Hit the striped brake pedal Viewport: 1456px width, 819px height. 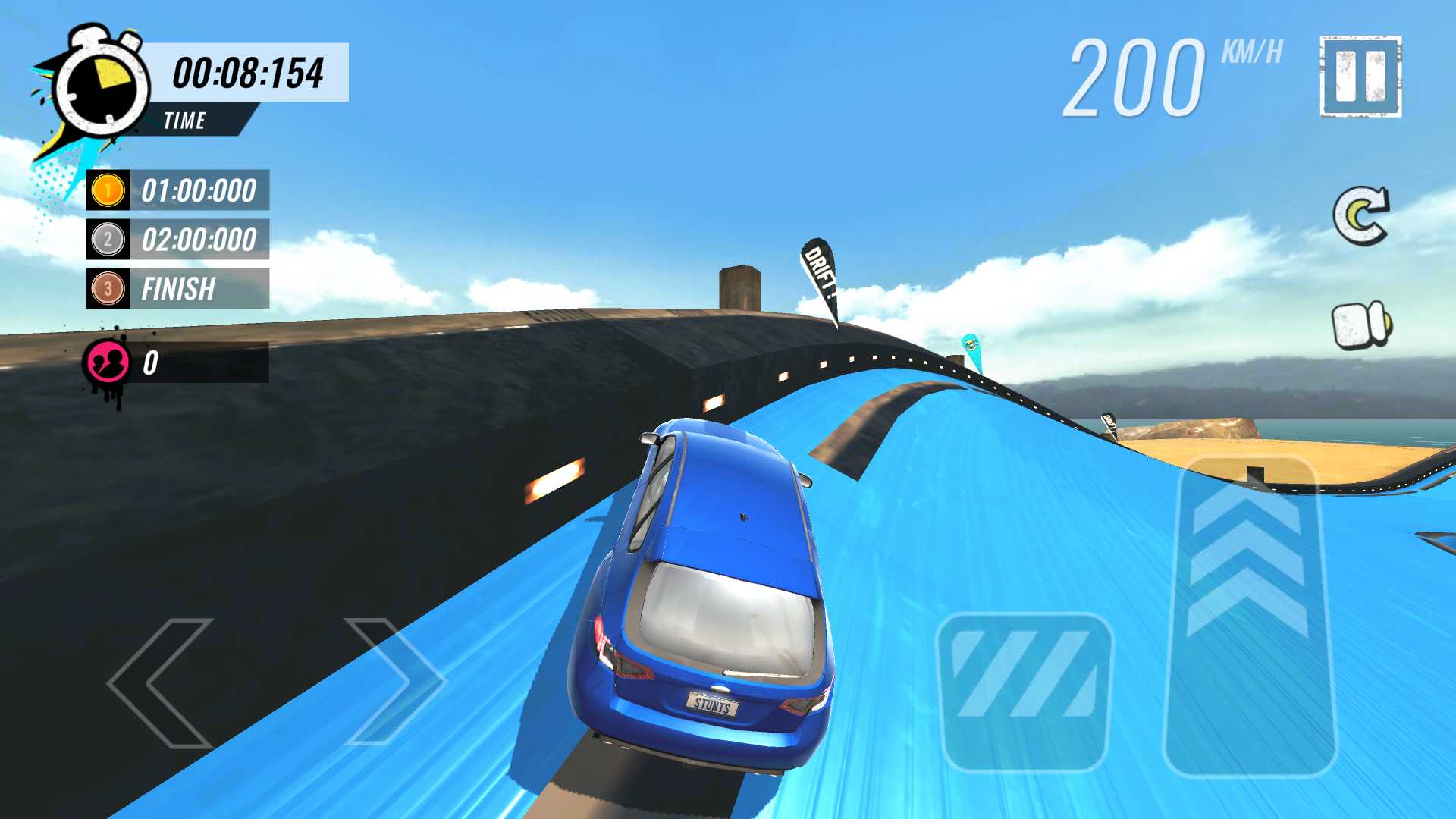pos(1024,692)
